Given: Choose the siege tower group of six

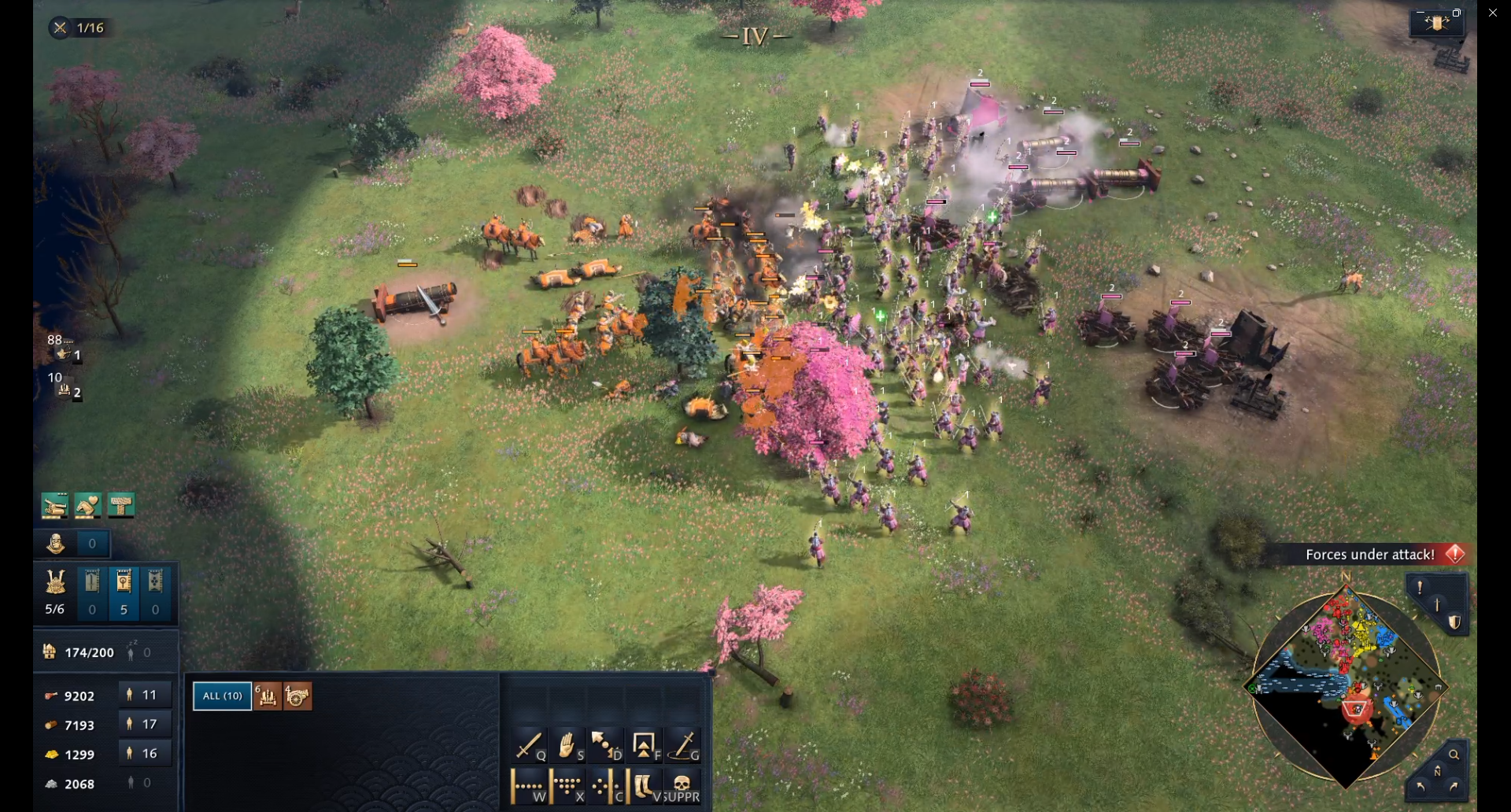Looking at the screenshot, I should [x=268, y=696].
